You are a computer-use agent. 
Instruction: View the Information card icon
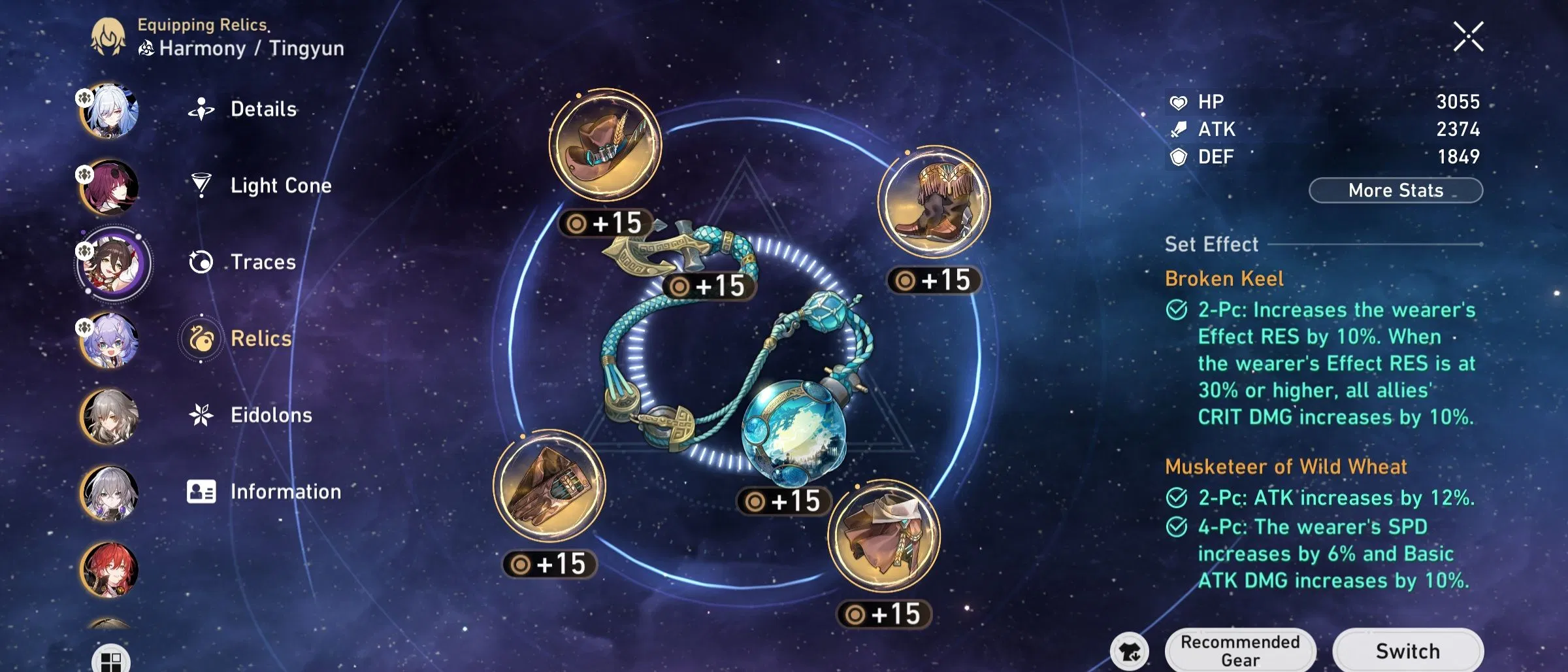click(x=203, y=491)
